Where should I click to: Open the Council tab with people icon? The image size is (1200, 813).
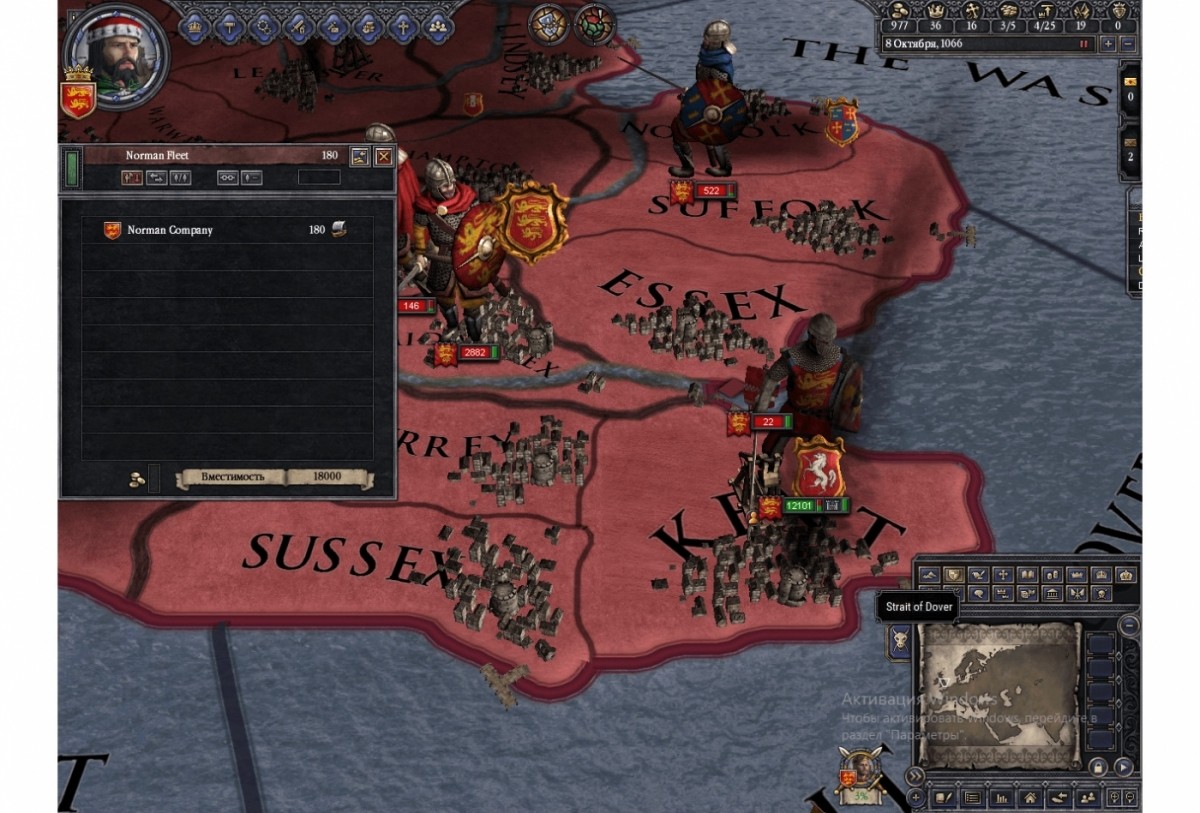pyautogui.click(x=439, y=25)
